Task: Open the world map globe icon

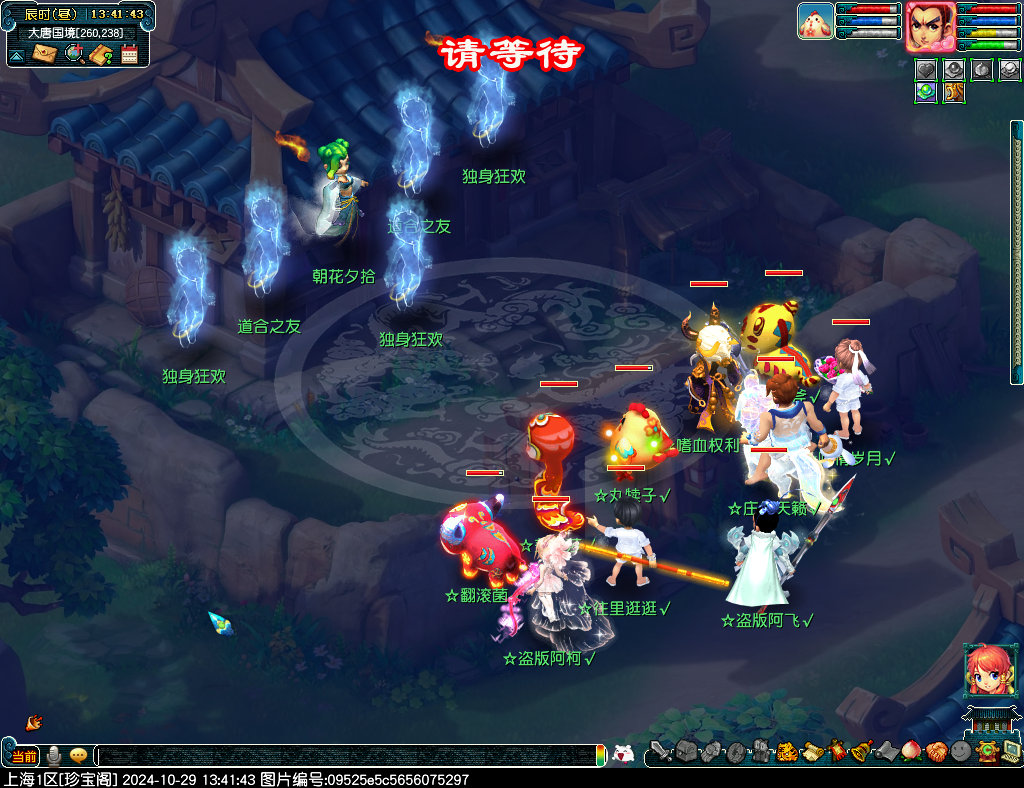Action: point(74,53)
